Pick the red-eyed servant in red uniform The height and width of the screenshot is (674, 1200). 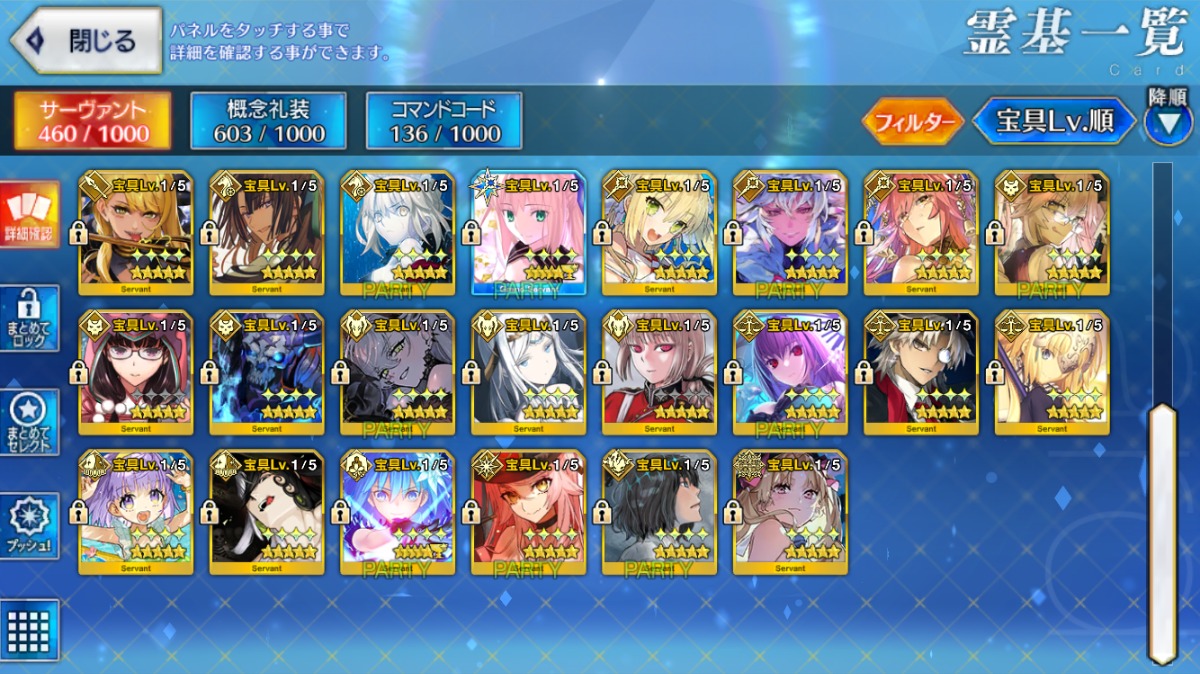pos(659,372)
